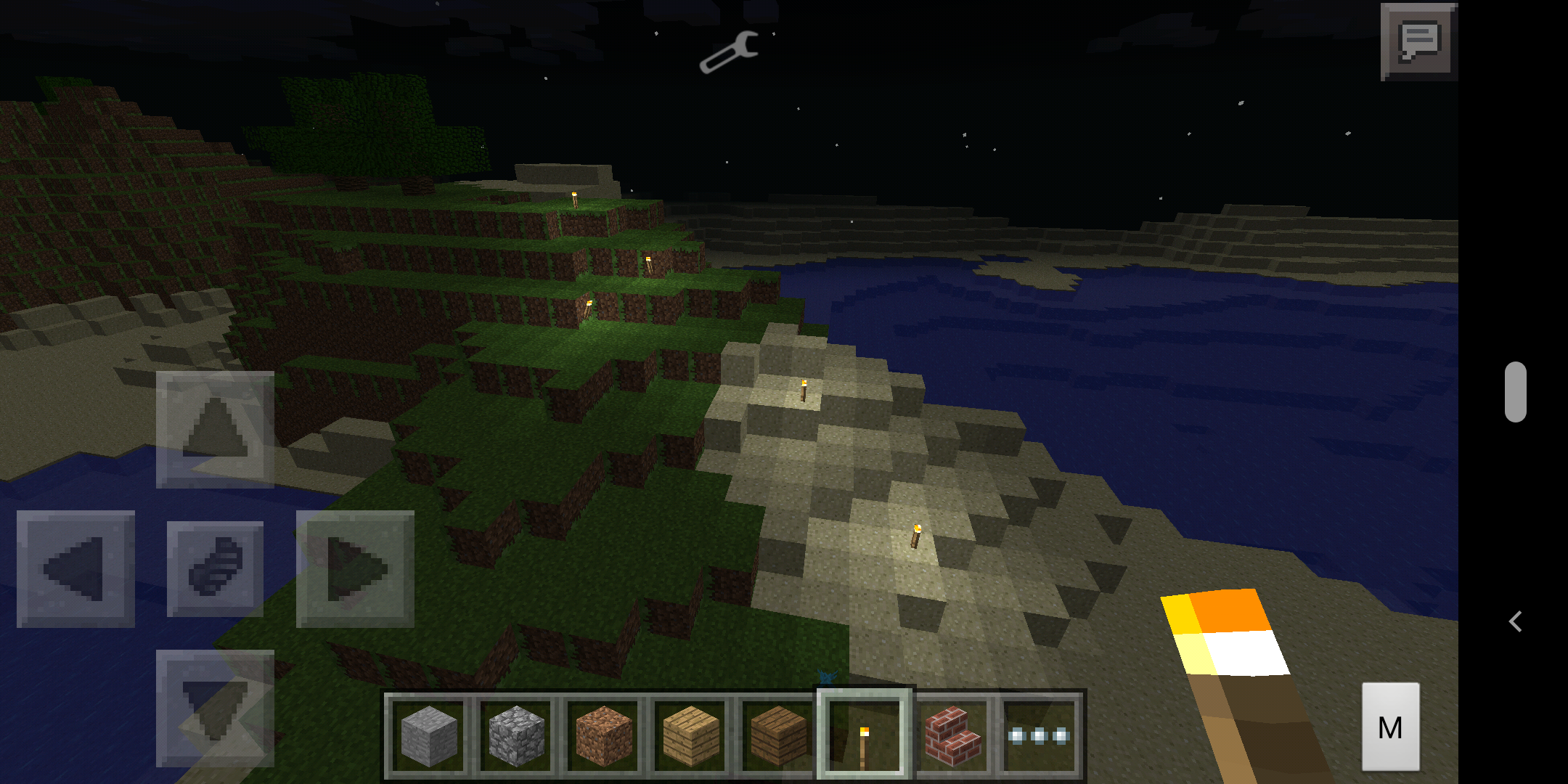Open the chat speech-bubble button
The height and width of the screenshot is (784, 1568).
coord(1419,42)
